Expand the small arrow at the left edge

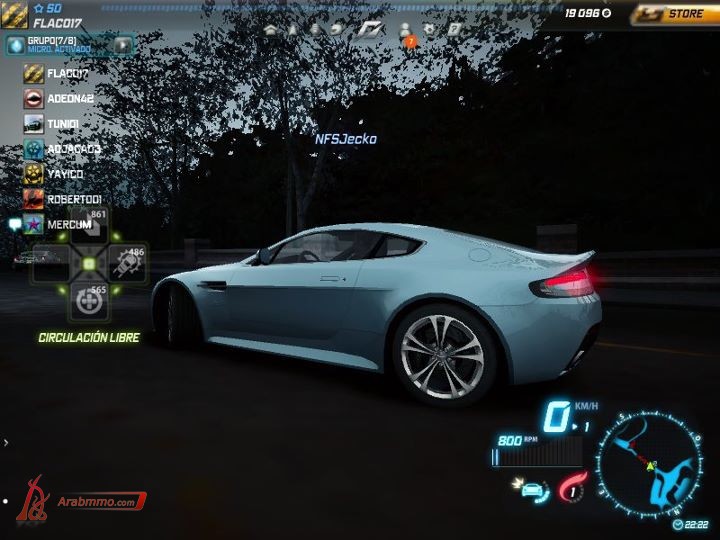pos(6,441)
